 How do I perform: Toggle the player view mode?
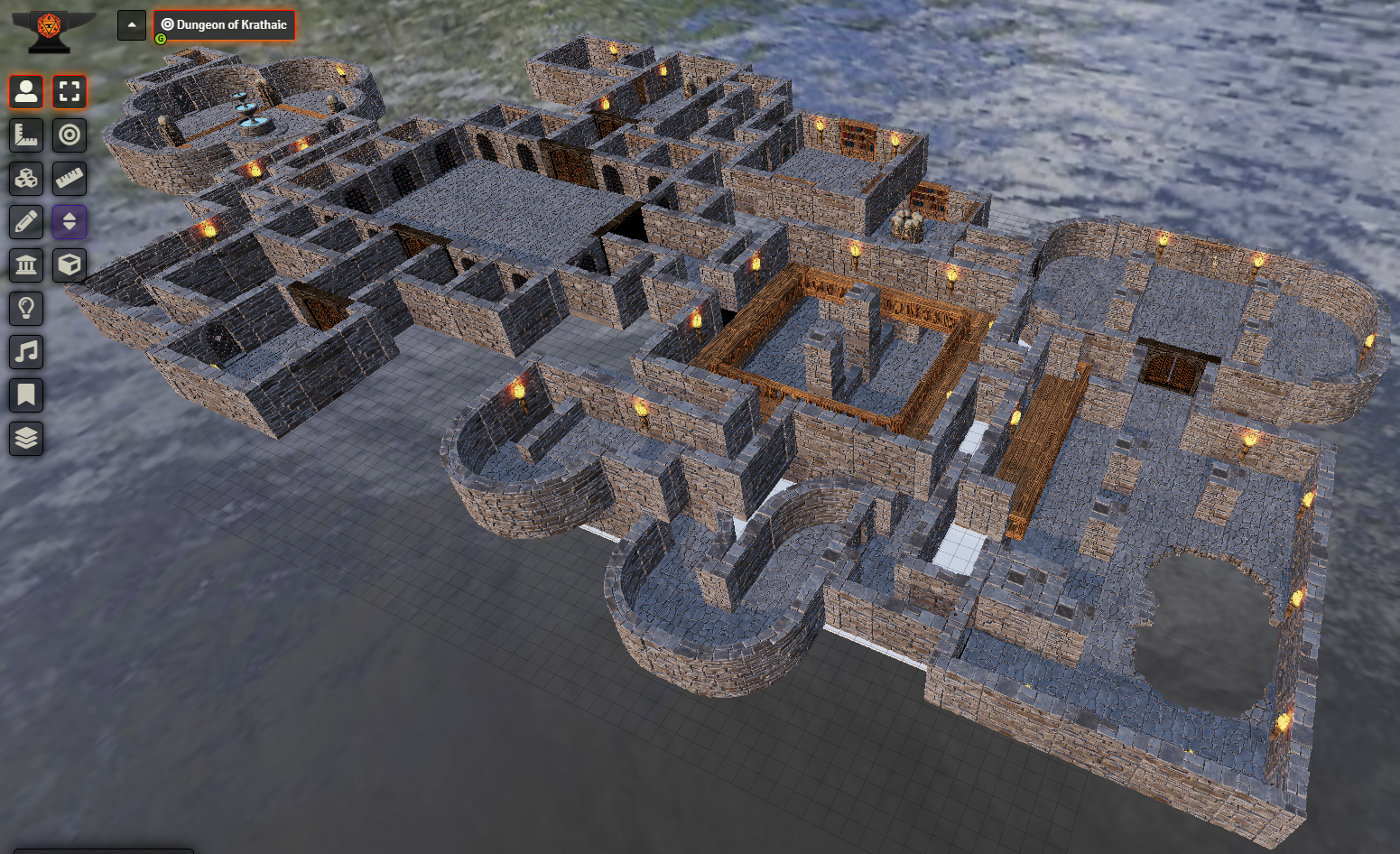pos(25,92)
